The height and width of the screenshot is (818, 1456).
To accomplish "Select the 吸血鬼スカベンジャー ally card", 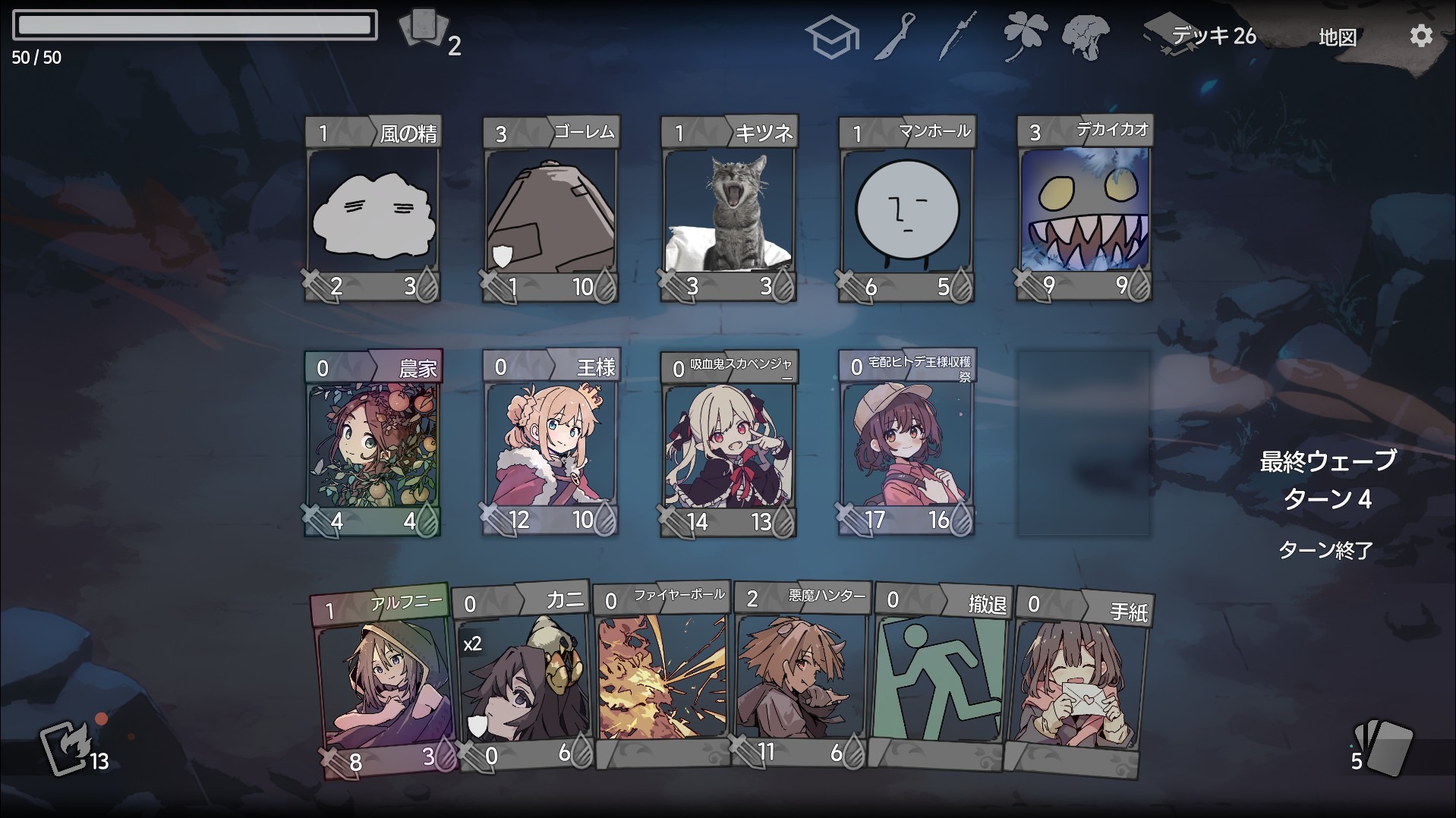I will [729, 444].
